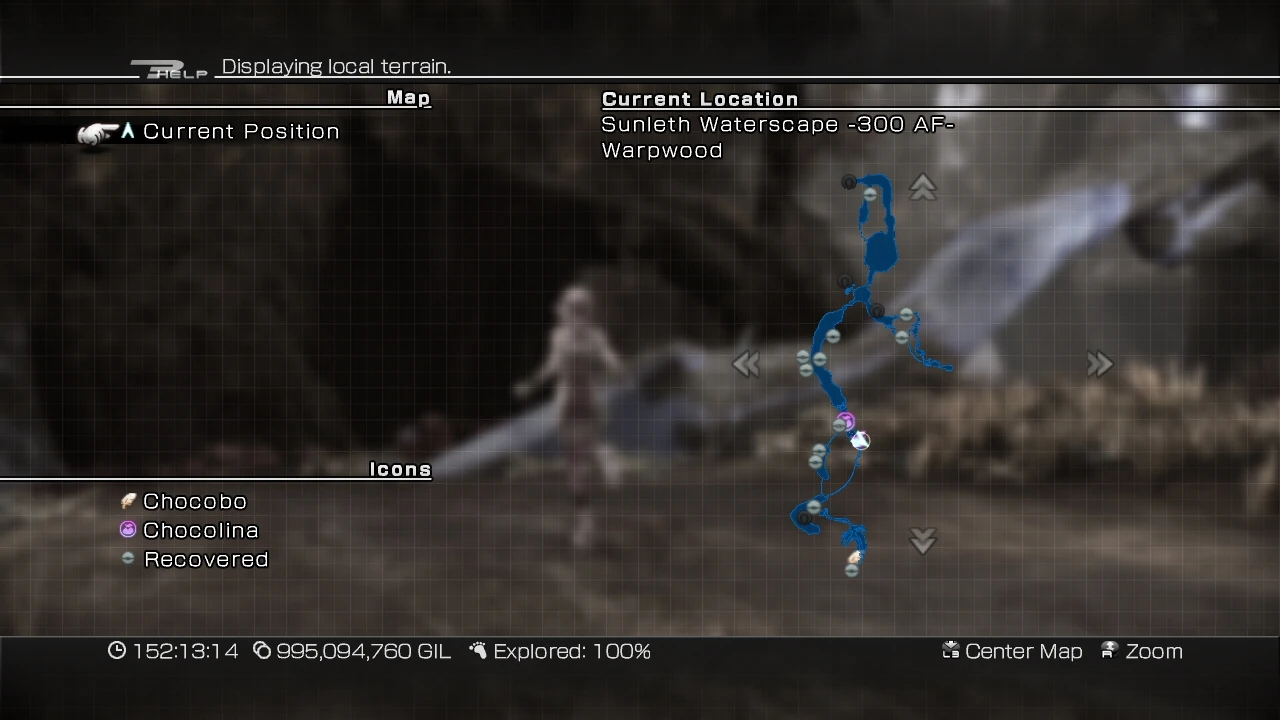Click the footprint icon next to Explored percentage
The image size is (1280, 720).
click(479, 650)
